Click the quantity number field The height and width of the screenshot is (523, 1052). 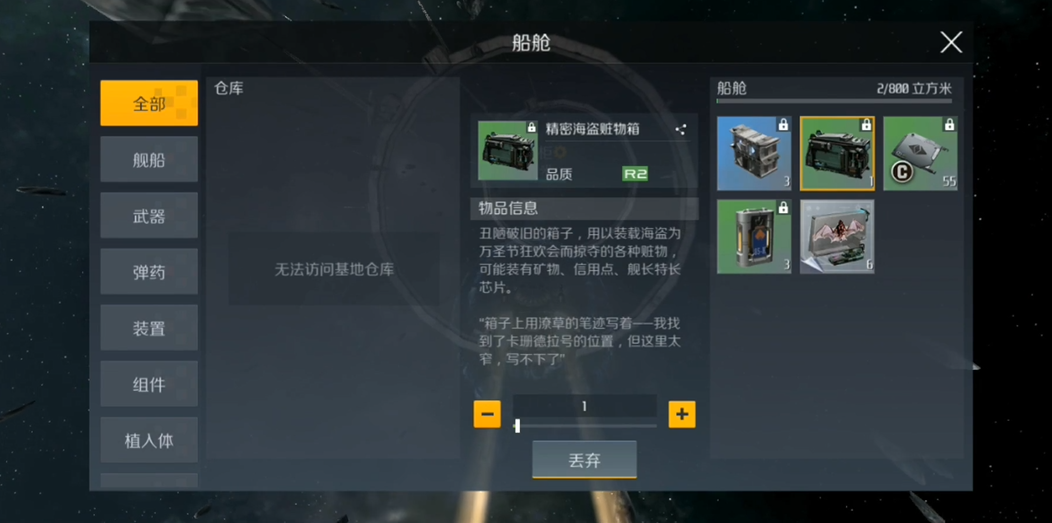(585, 406)
